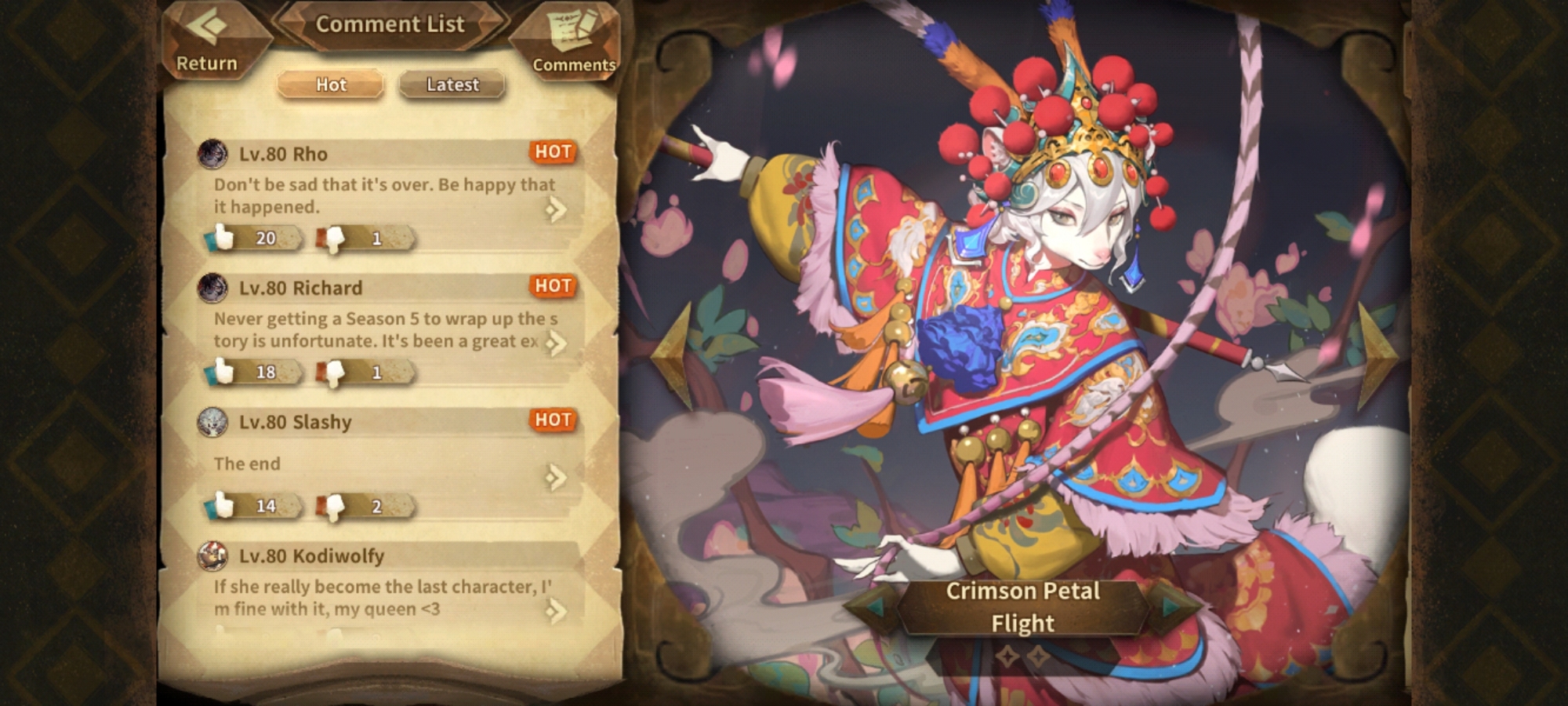This screenshot has width=1568, height=706.
Task: Select previous skin beside Crimson Petal Flight
Action: [x=873, y=606]
